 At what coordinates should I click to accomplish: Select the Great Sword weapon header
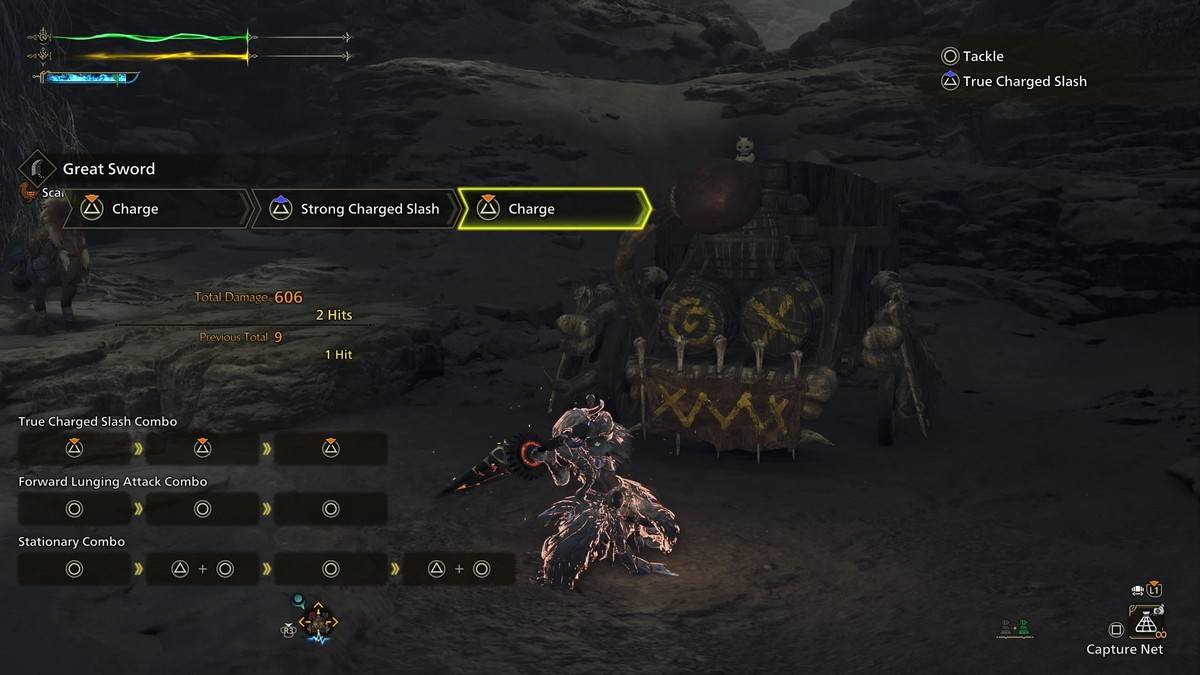[x=108, y=169]
